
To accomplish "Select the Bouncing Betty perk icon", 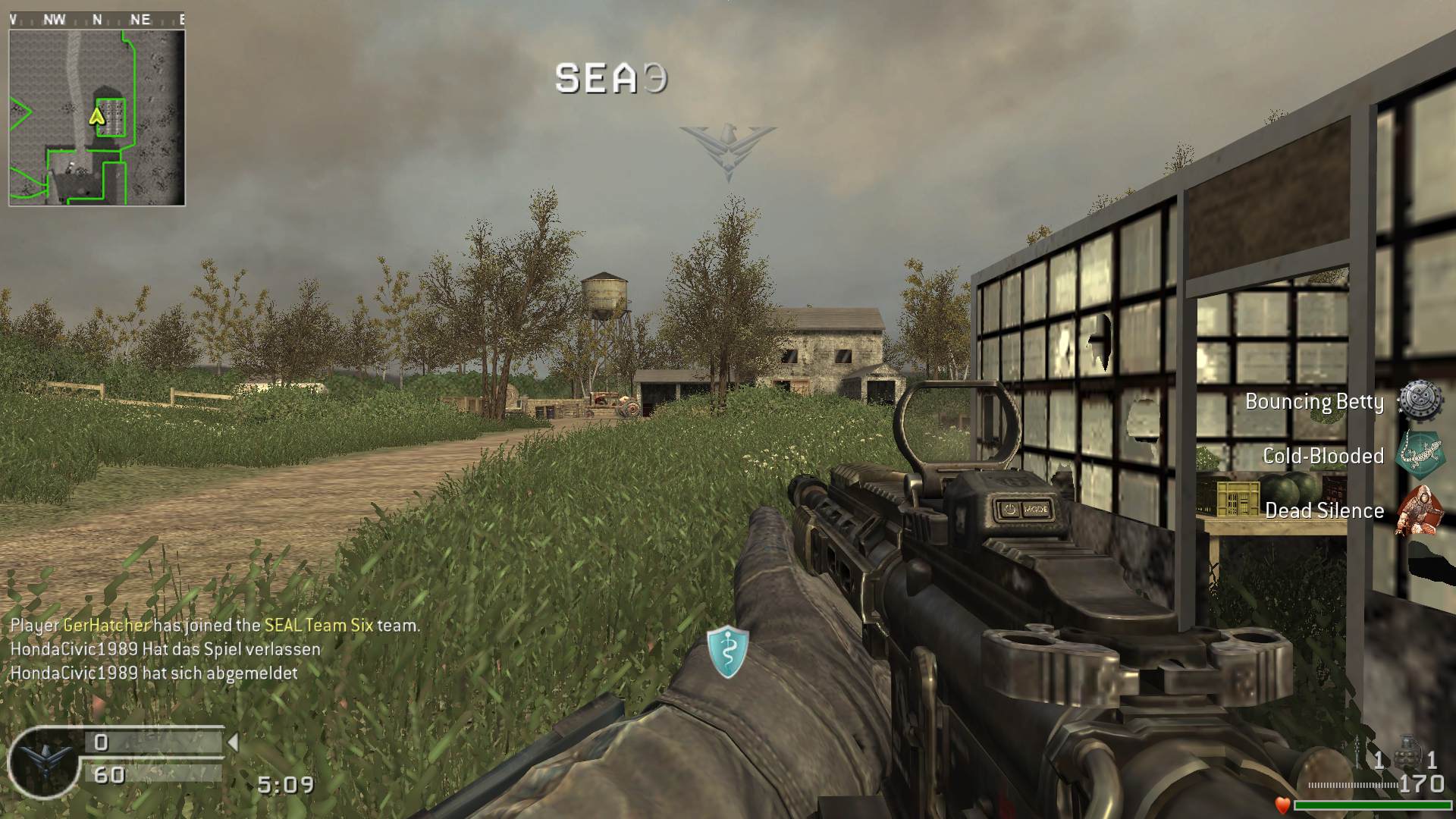I will click(1420, 400).
